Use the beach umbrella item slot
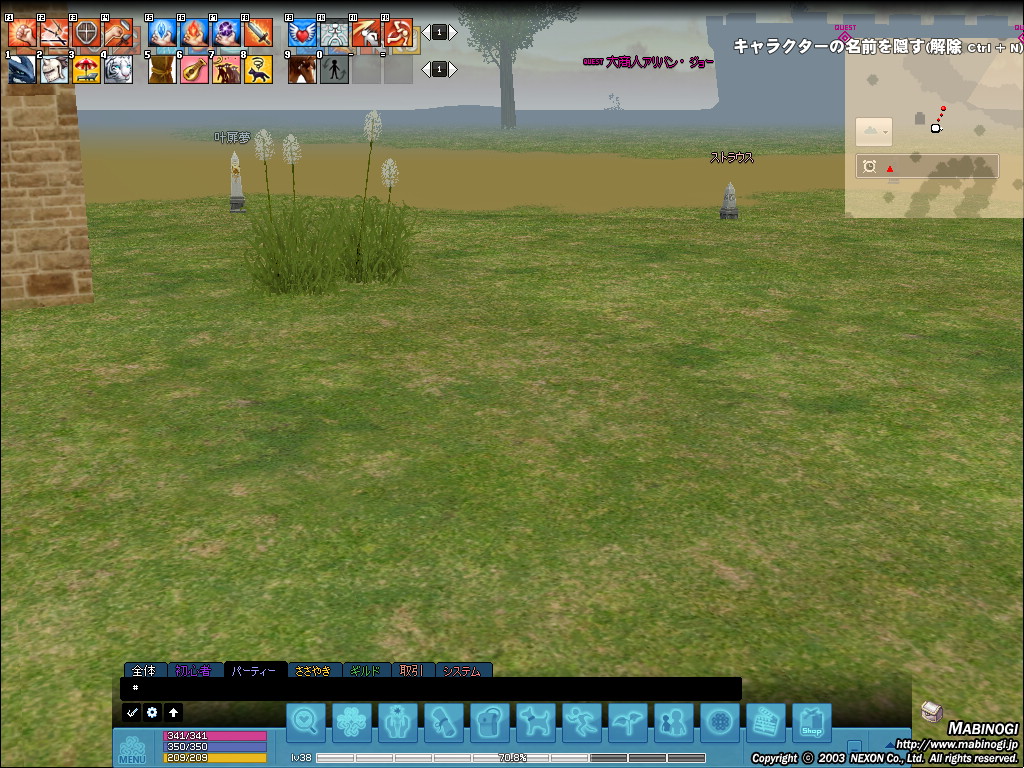This screenshot has width=1024, height=768. pos(86,69)
